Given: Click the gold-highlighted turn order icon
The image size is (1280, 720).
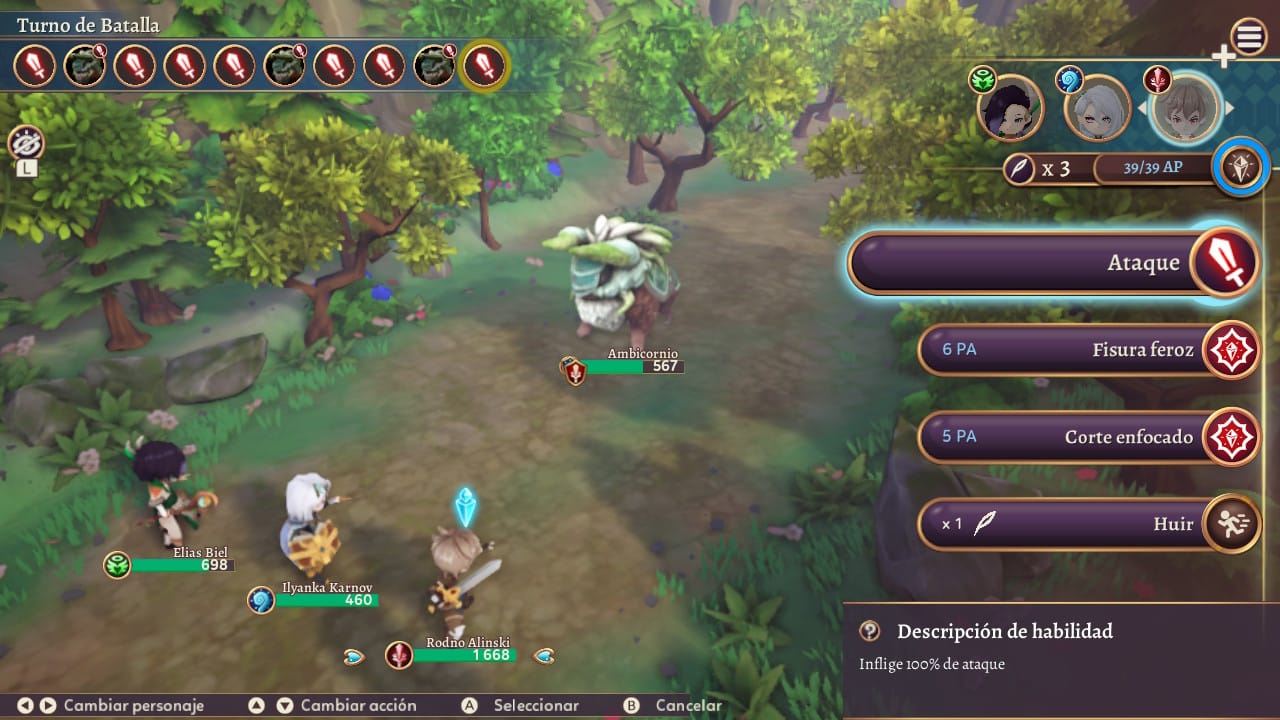Looking at the screenshot, I should 486,66.
